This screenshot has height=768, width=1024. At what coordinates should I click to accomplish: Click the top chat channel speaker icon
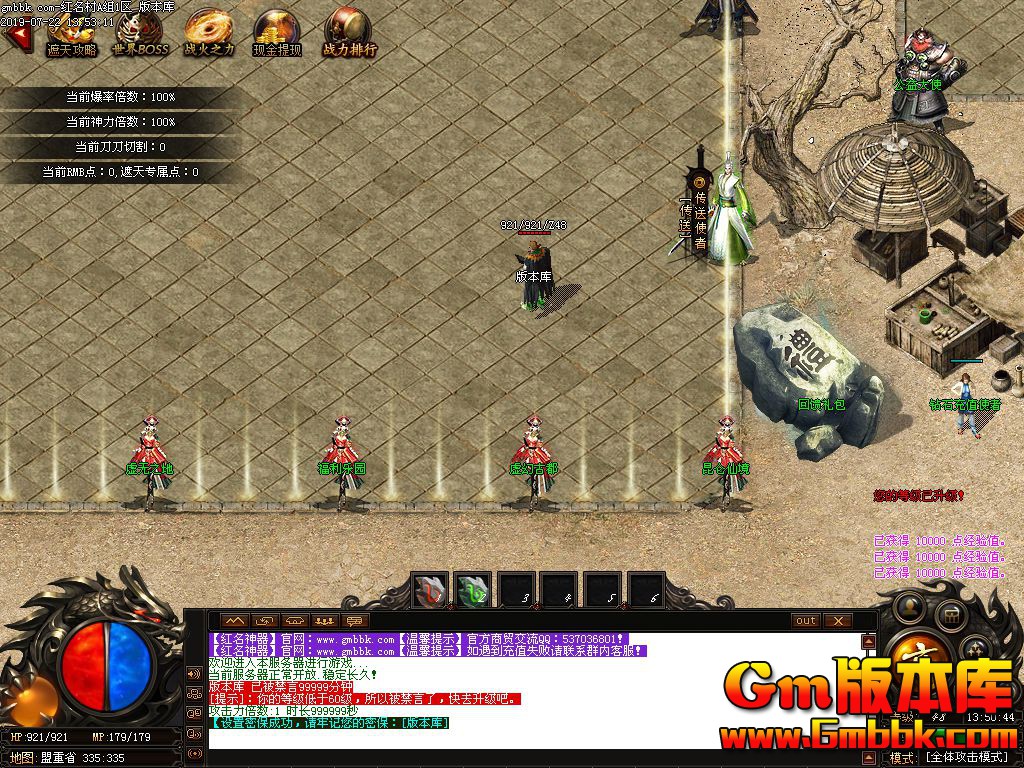pyautogui.click(x=194, y=672)
